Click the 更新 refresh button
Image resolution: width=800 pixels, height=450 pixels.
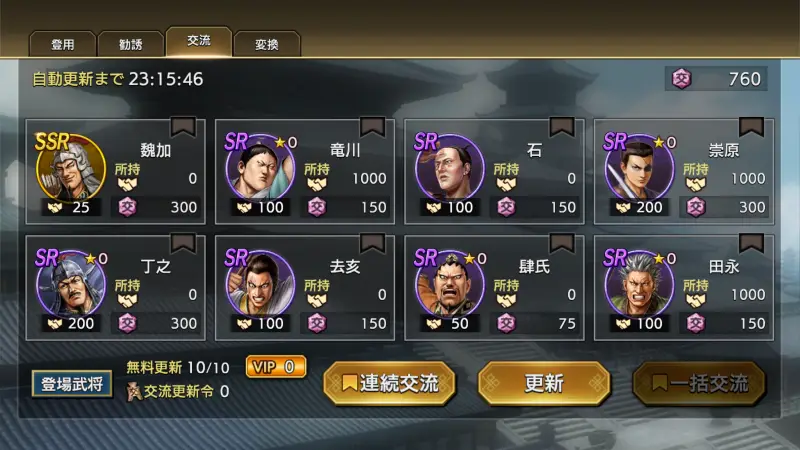(544, 383)
